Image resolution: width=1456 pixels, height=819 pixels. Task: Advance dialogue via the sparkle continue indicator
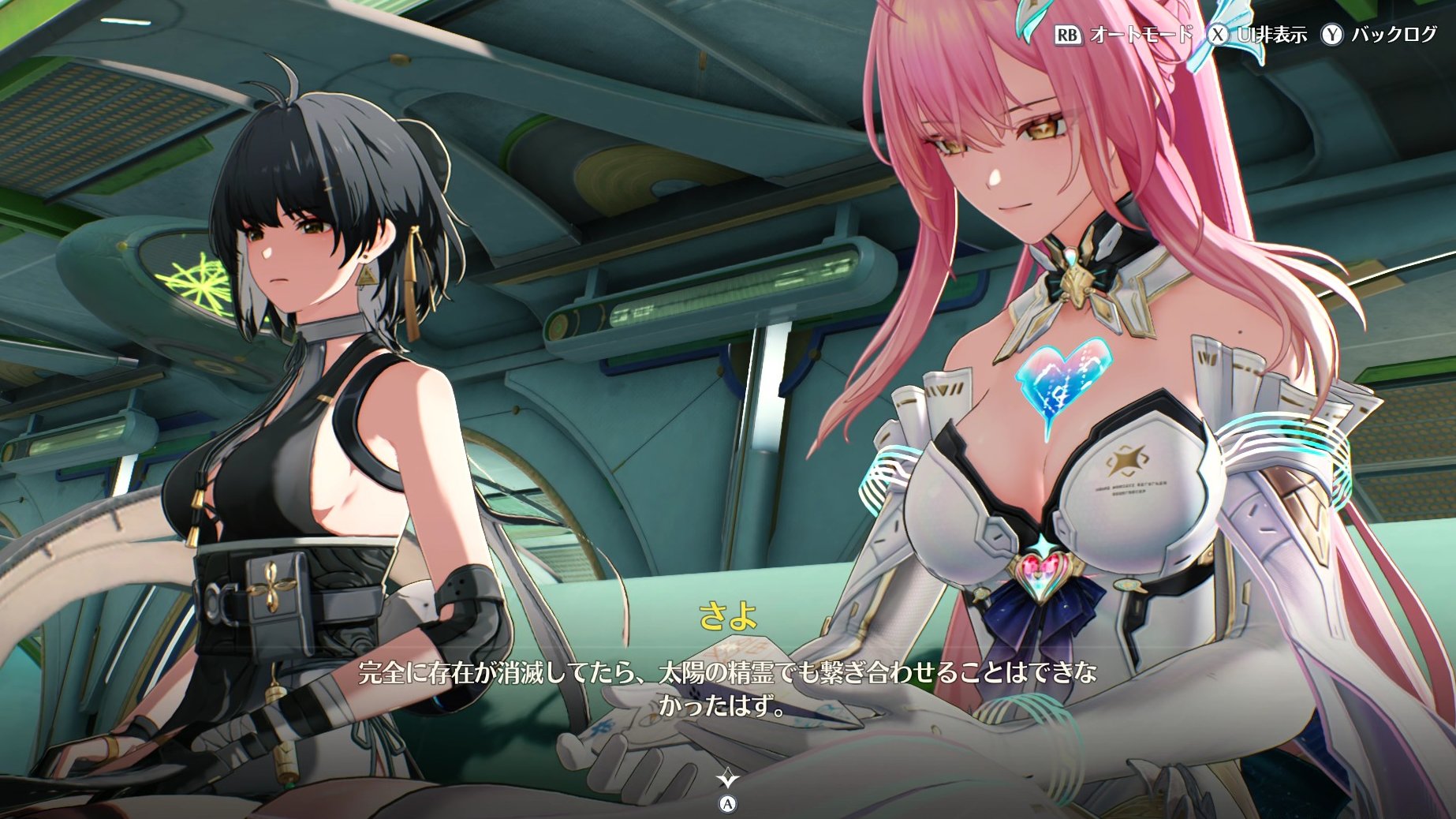click(727, 780)
